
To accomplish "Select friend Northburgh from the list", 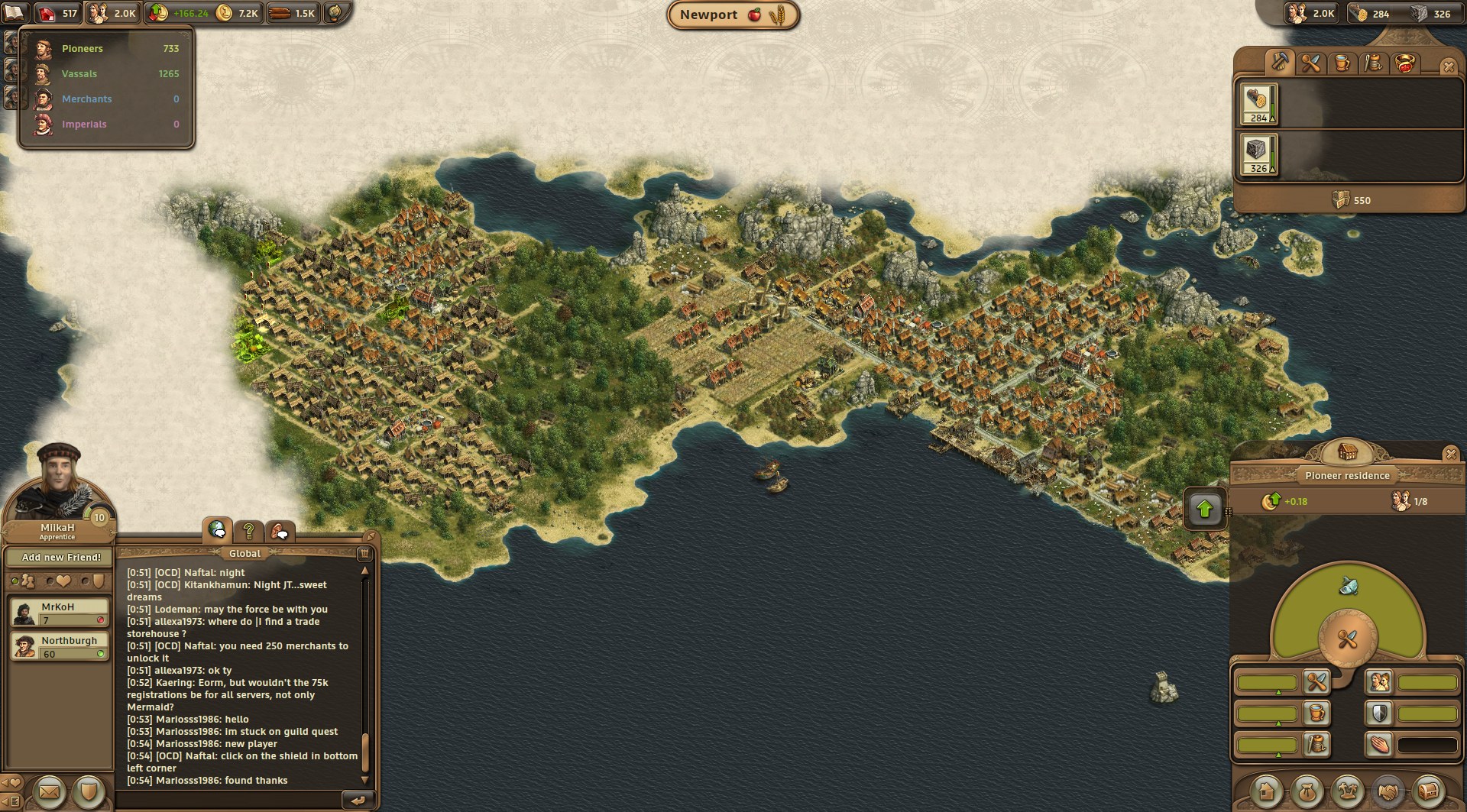I will pos(60,646).
